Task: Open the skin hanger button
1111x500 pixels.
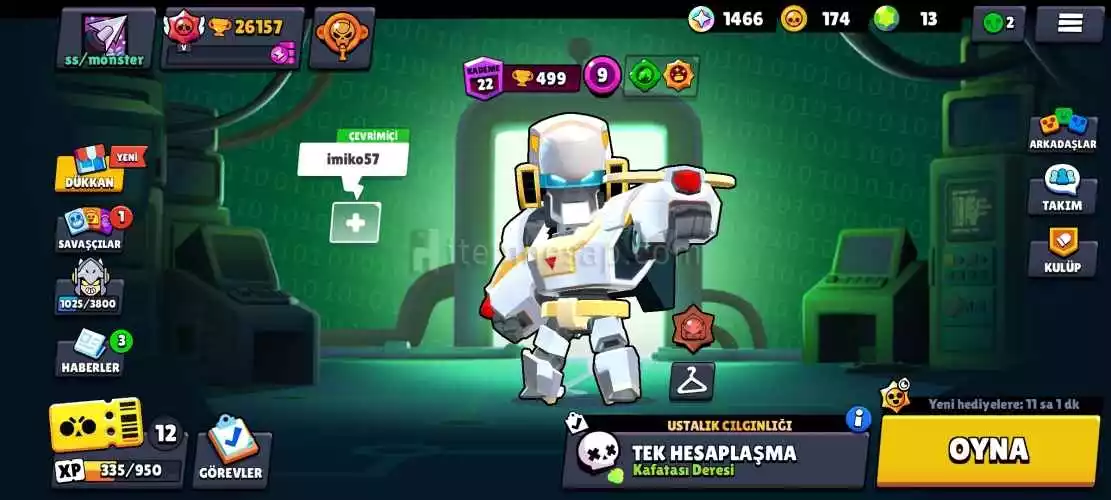Action: tap(691, 381)
